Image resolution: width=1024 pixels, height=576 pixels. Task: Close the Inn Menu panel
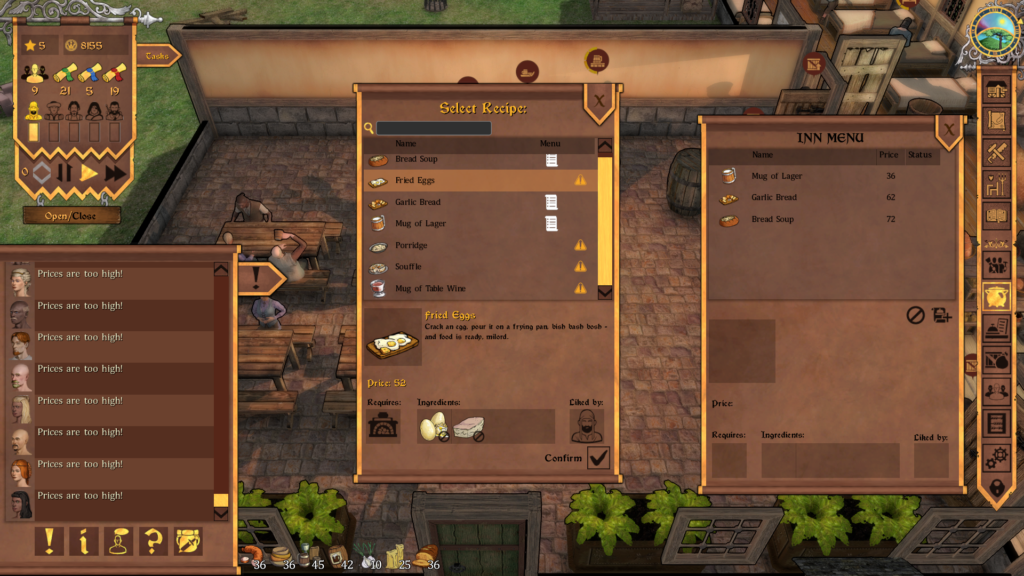point(948,128)
